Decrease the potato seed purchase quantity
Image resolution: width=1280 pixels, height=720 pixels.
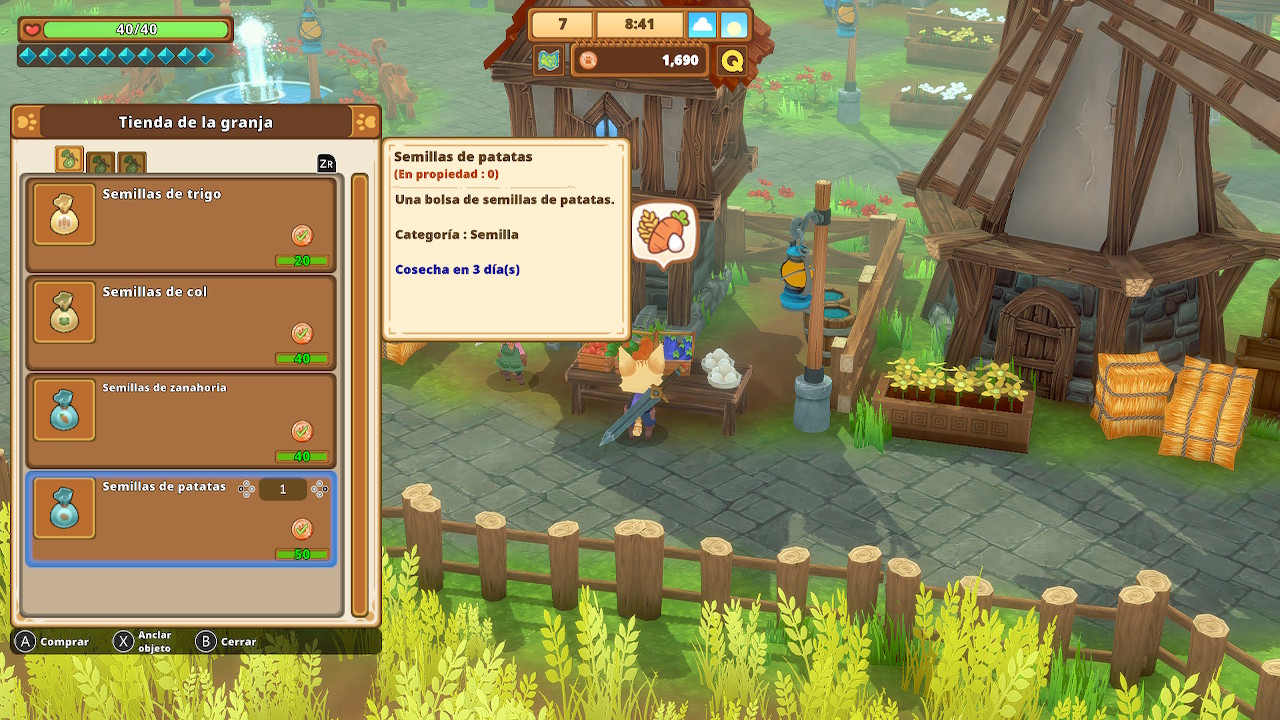point(246,489)
